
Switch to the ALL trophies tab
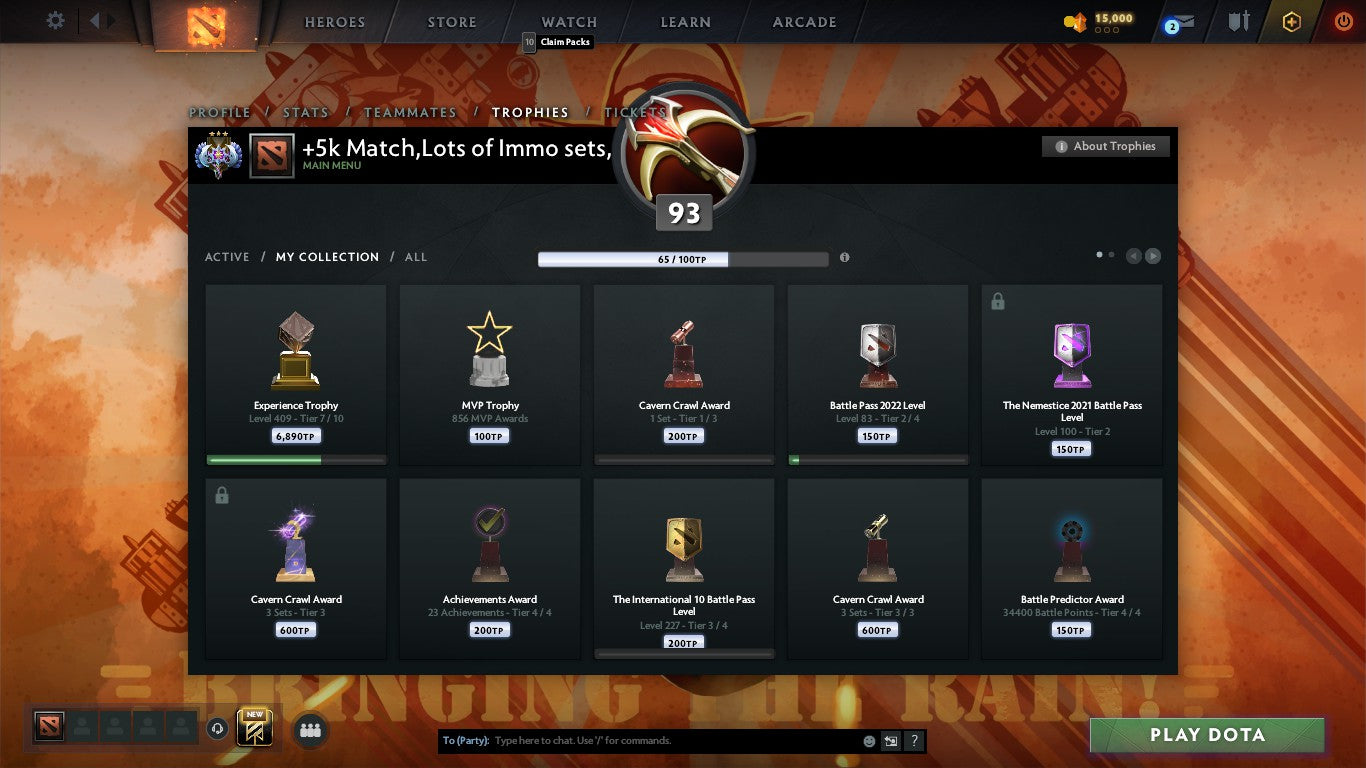coord(415,257)
